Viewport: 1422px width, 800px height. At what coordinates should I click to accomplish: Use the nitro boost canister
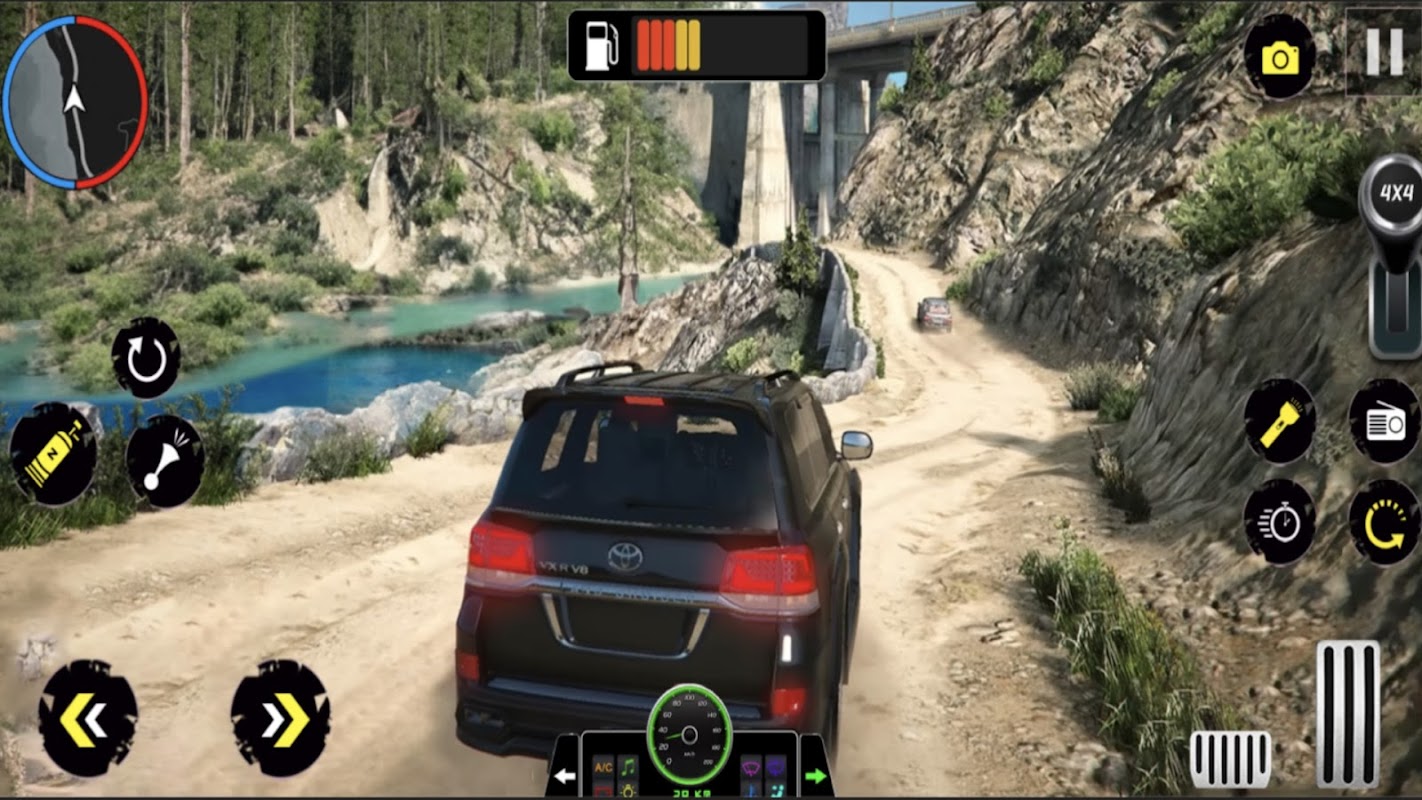pos(53,453)
